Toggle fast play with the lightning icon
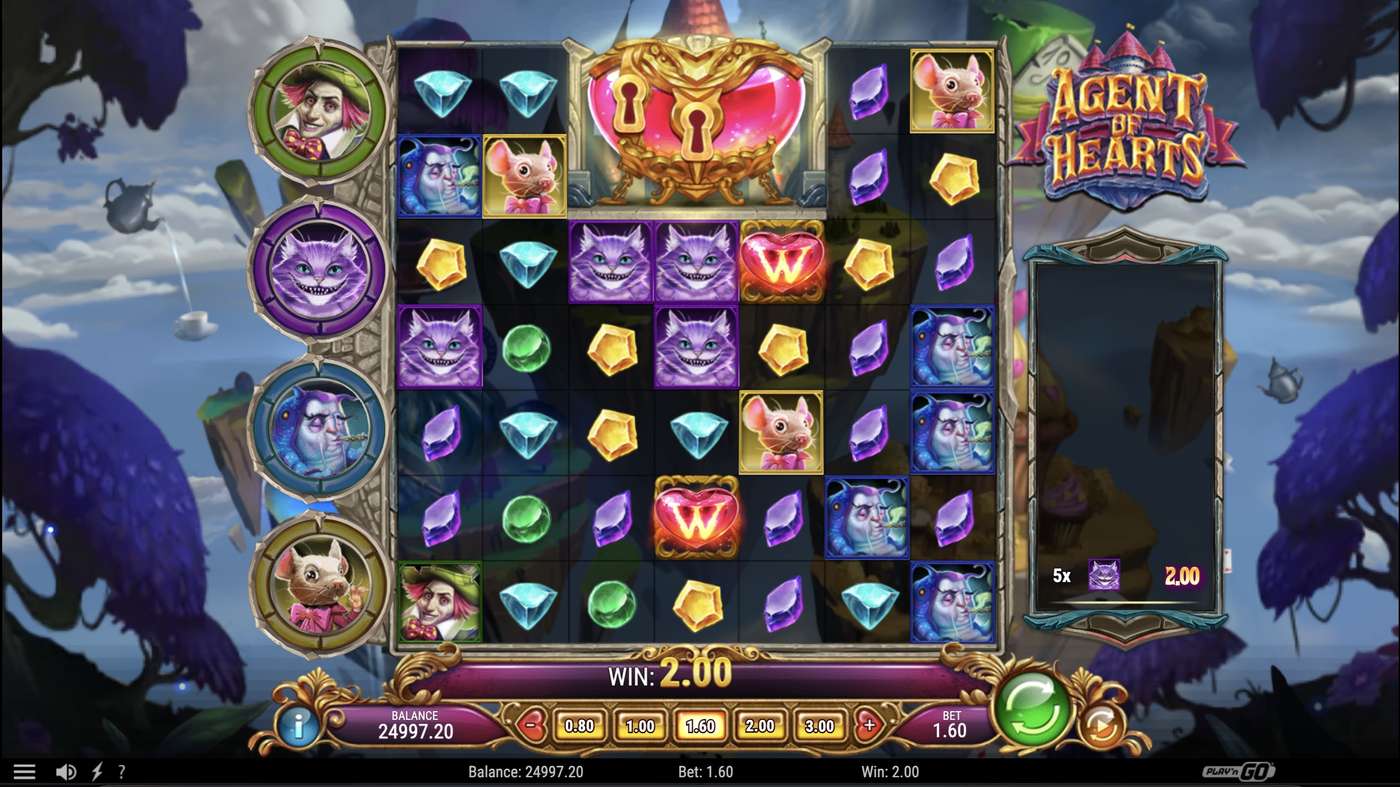Viewport: 1400px width, 787px height. [x=96, y=771]
